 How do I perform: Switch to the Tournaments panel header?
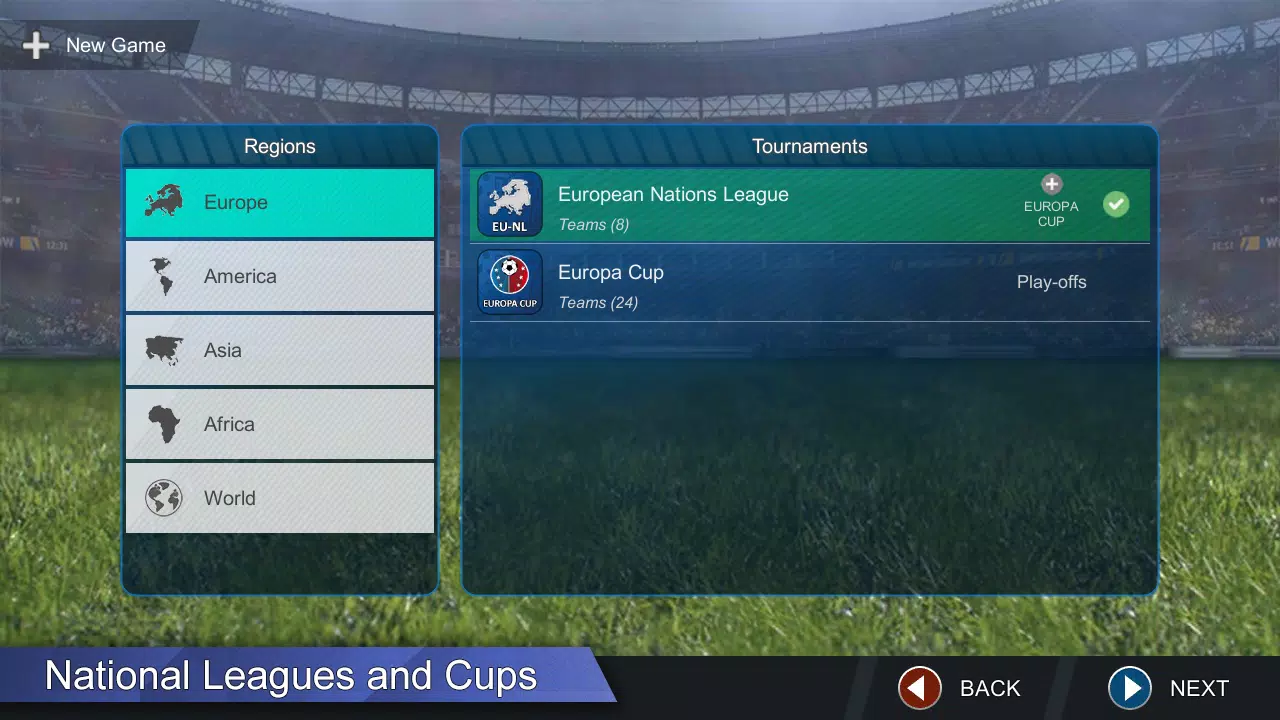pyautogui.click(x=810, y=146)
